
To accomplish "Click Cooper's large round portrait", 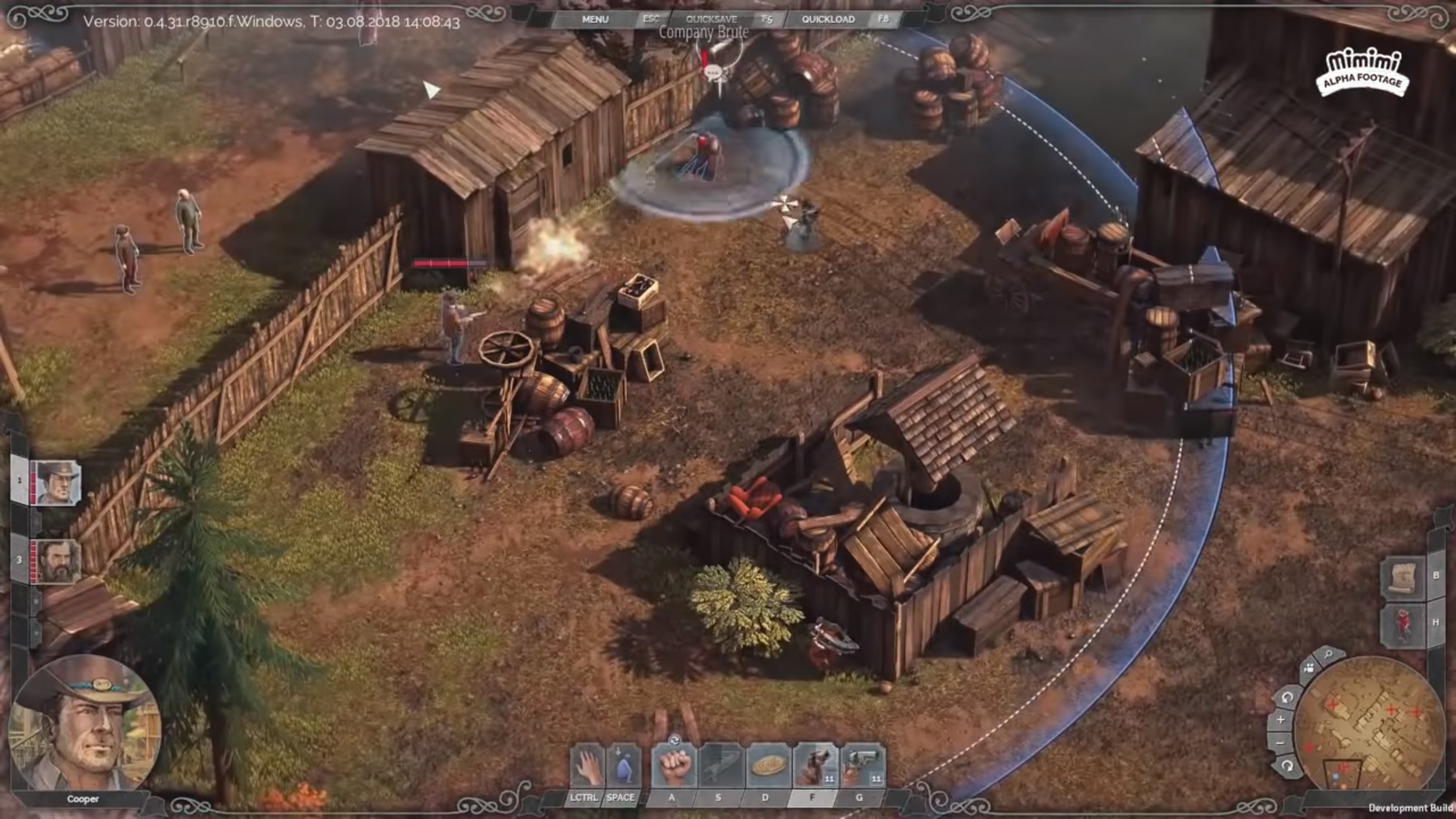I will pyautogui.click(x=83, y=723).
